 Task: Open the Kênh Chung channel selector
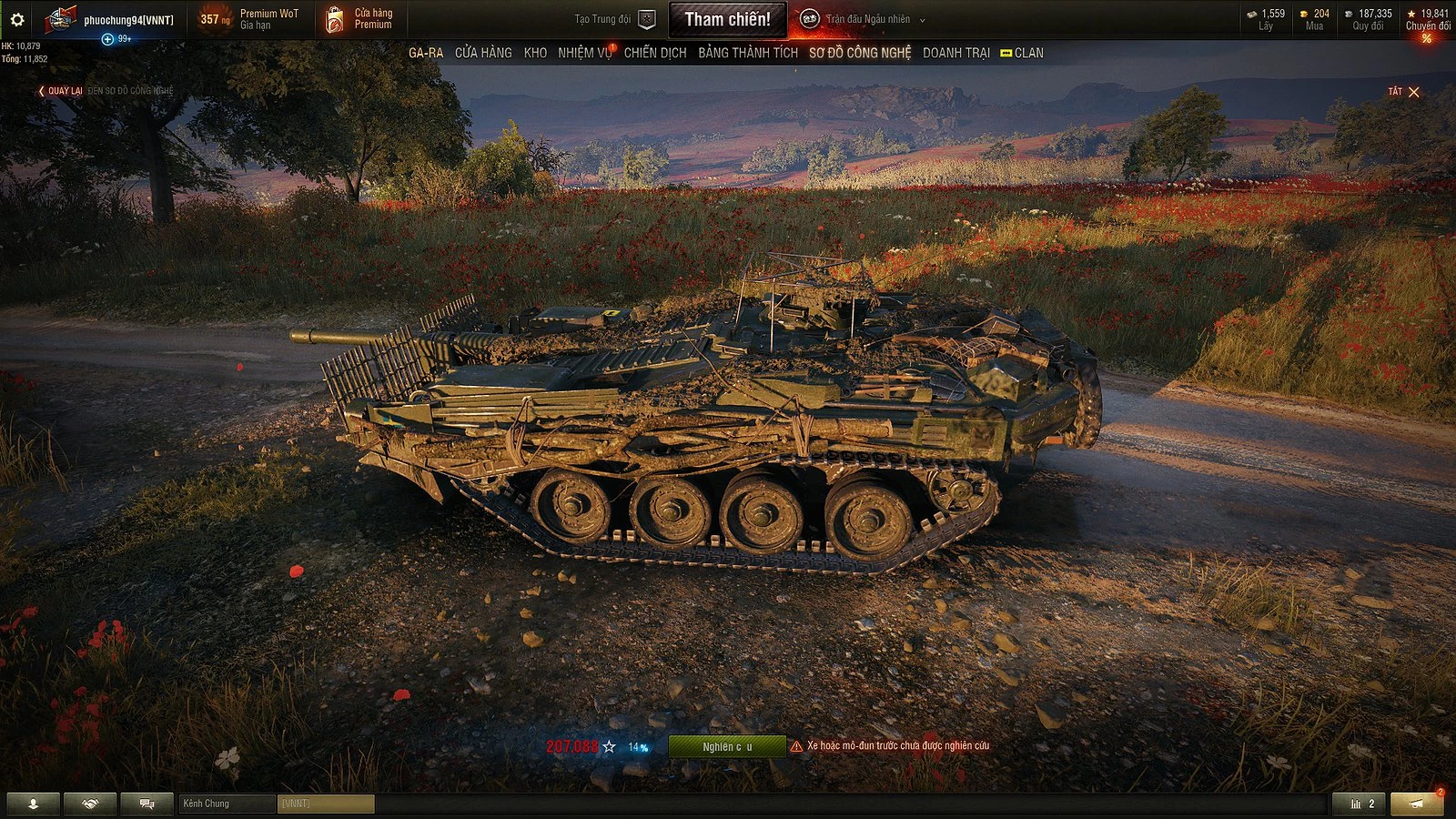tap(226, 804)
